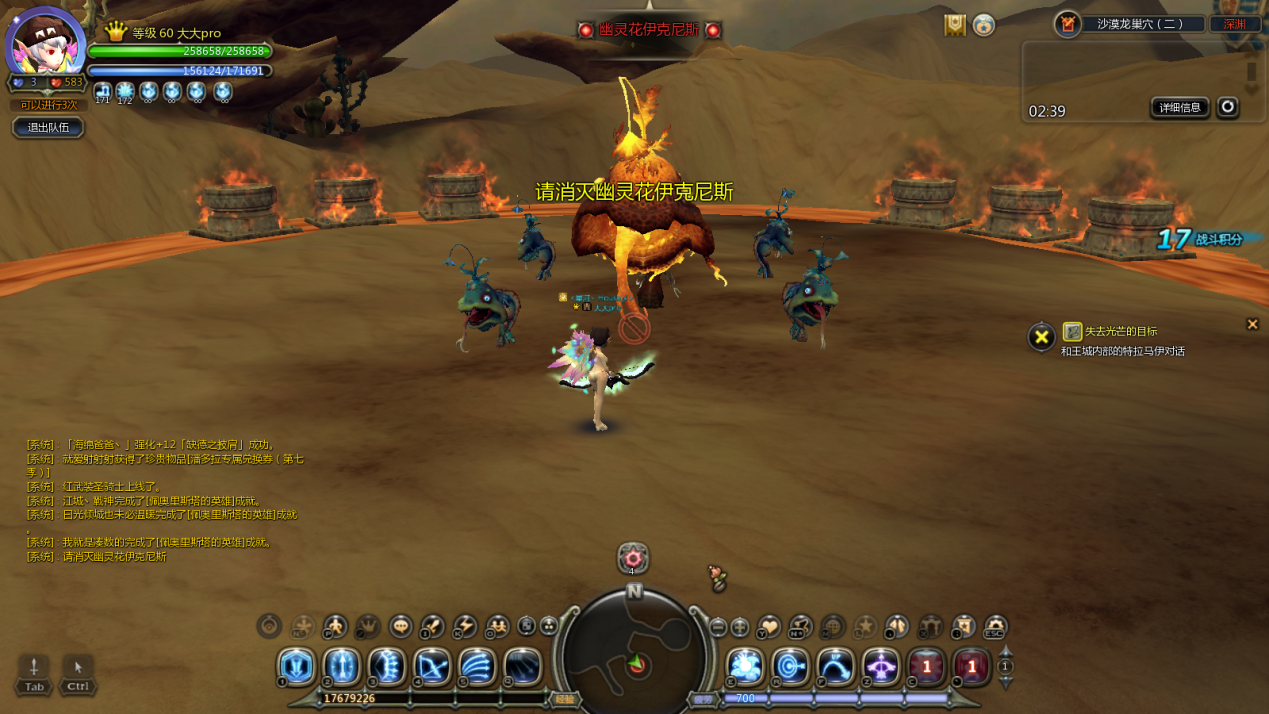This screenshot has width=1269, height=714.
Task: Click the Ctrl cursor mode button
Action: (x=77, y=674)
